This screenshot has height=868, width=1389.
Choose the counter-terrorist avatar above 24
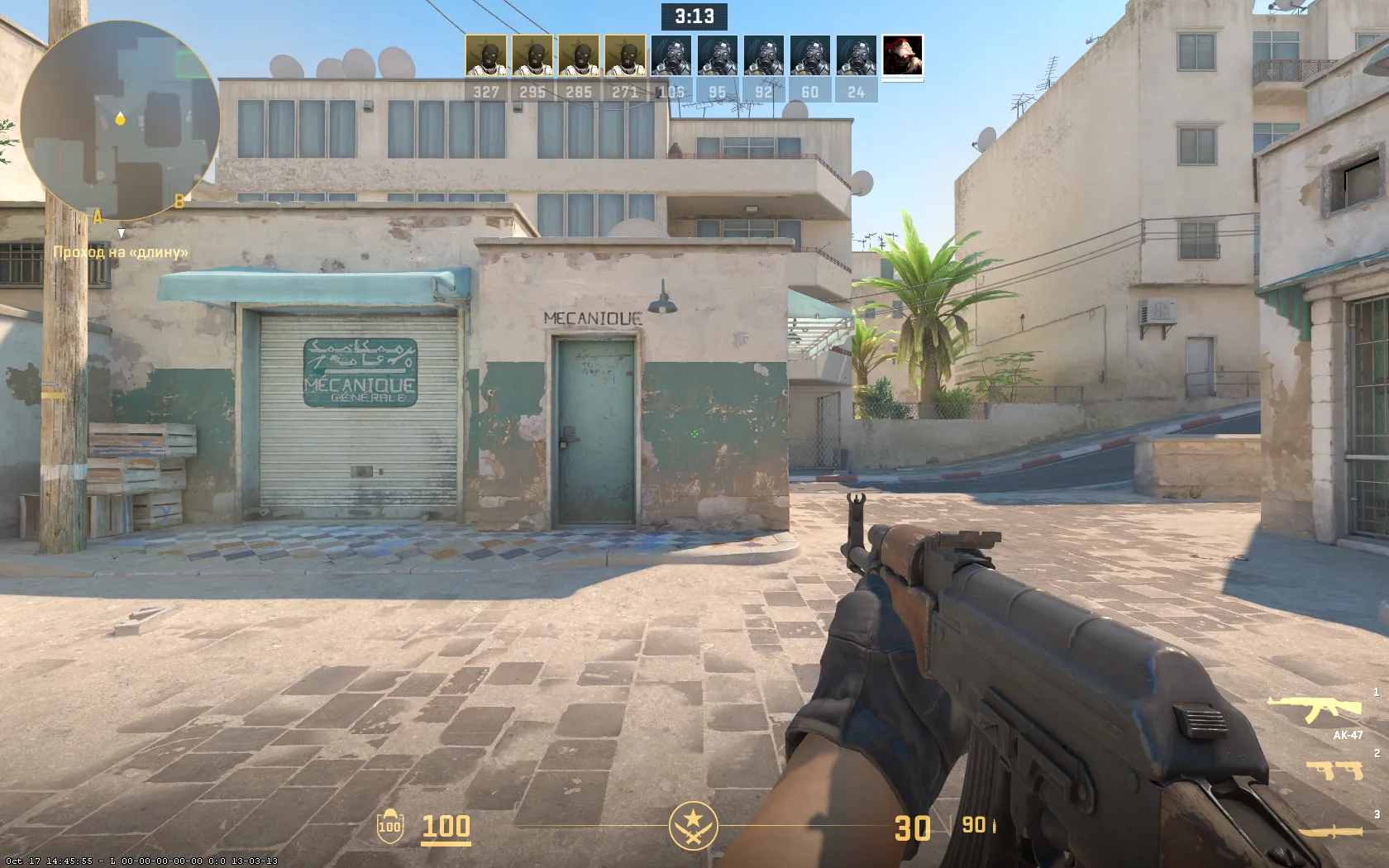[x=856, y=56]
